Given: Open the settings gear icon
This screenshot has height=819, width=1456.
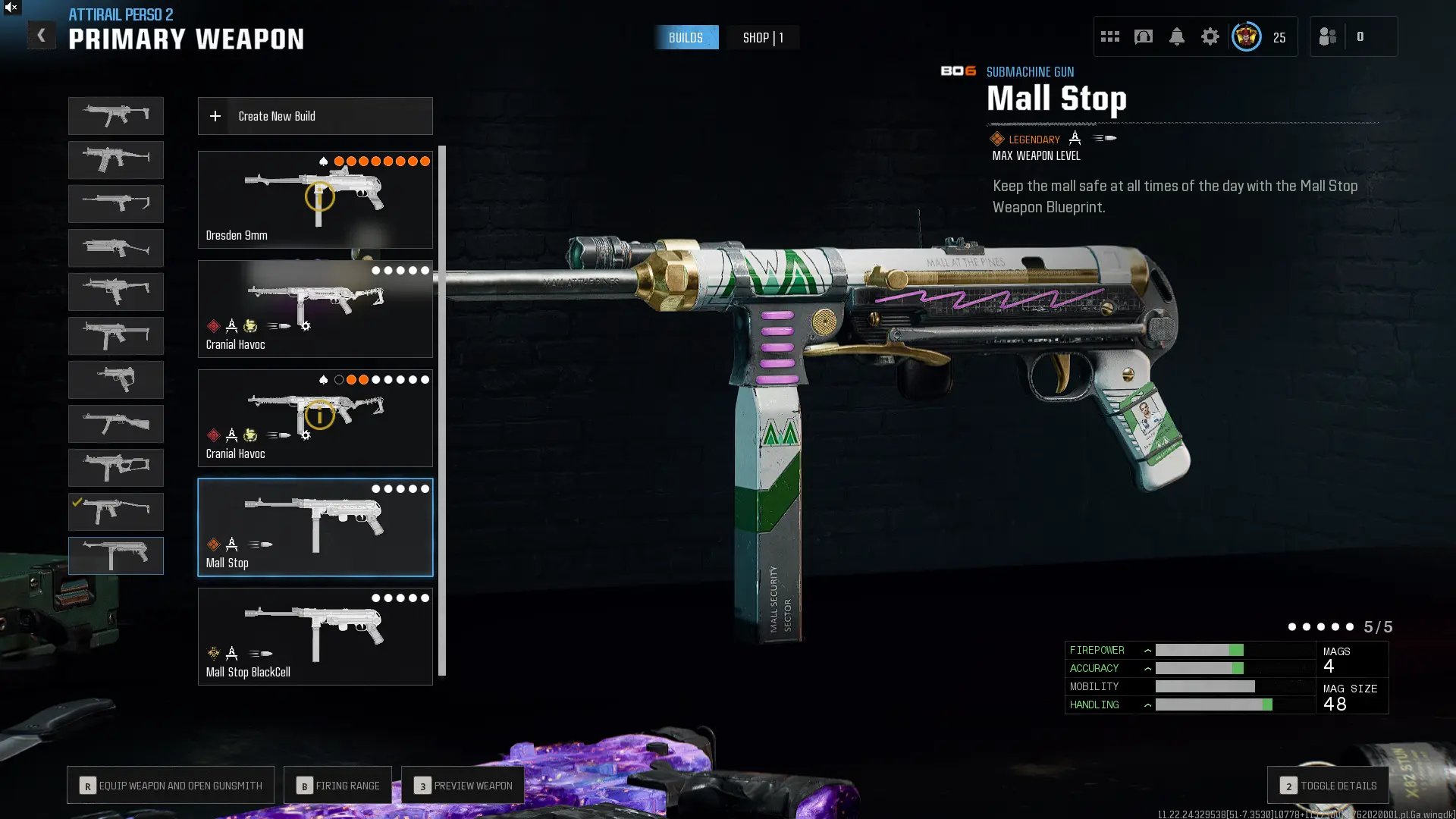Looking at the screenshot, I should tap(1210, 36).
